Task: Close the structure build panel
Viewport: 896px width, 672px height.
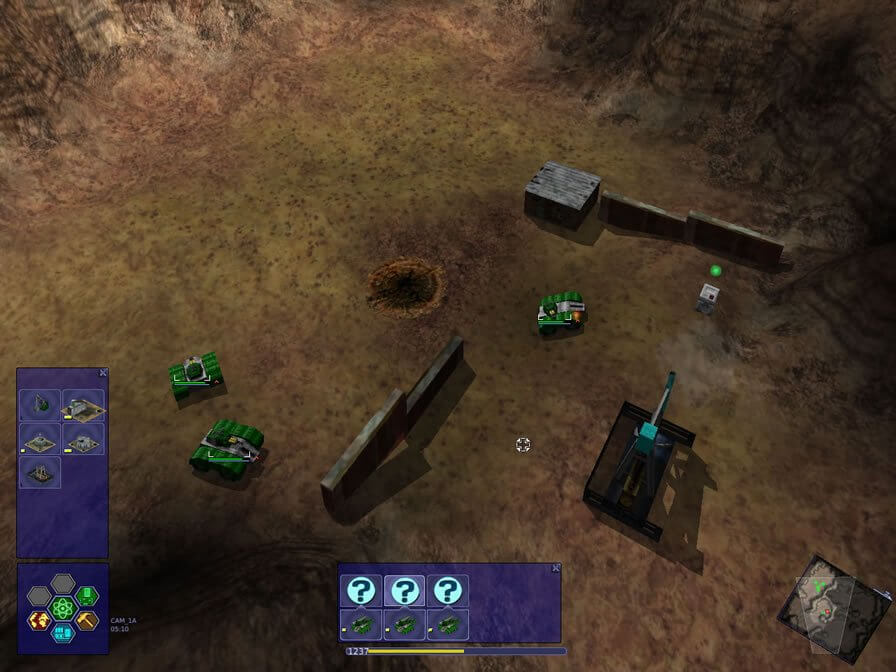Action: pyautogui.click(x=103, y=373)
